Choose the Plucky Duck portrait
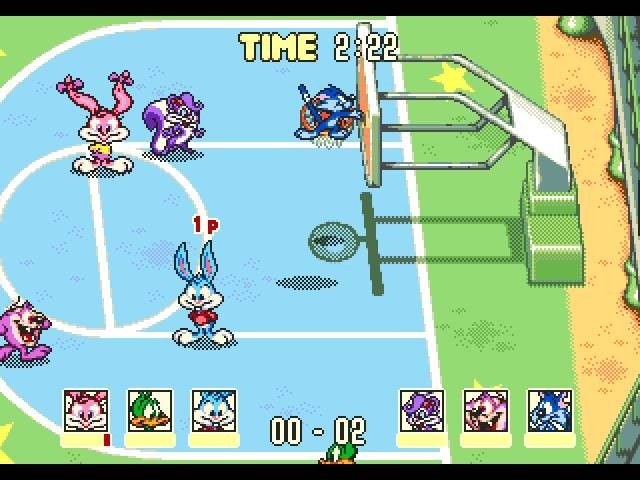640x480 pixels. click(x=150, y=411)
